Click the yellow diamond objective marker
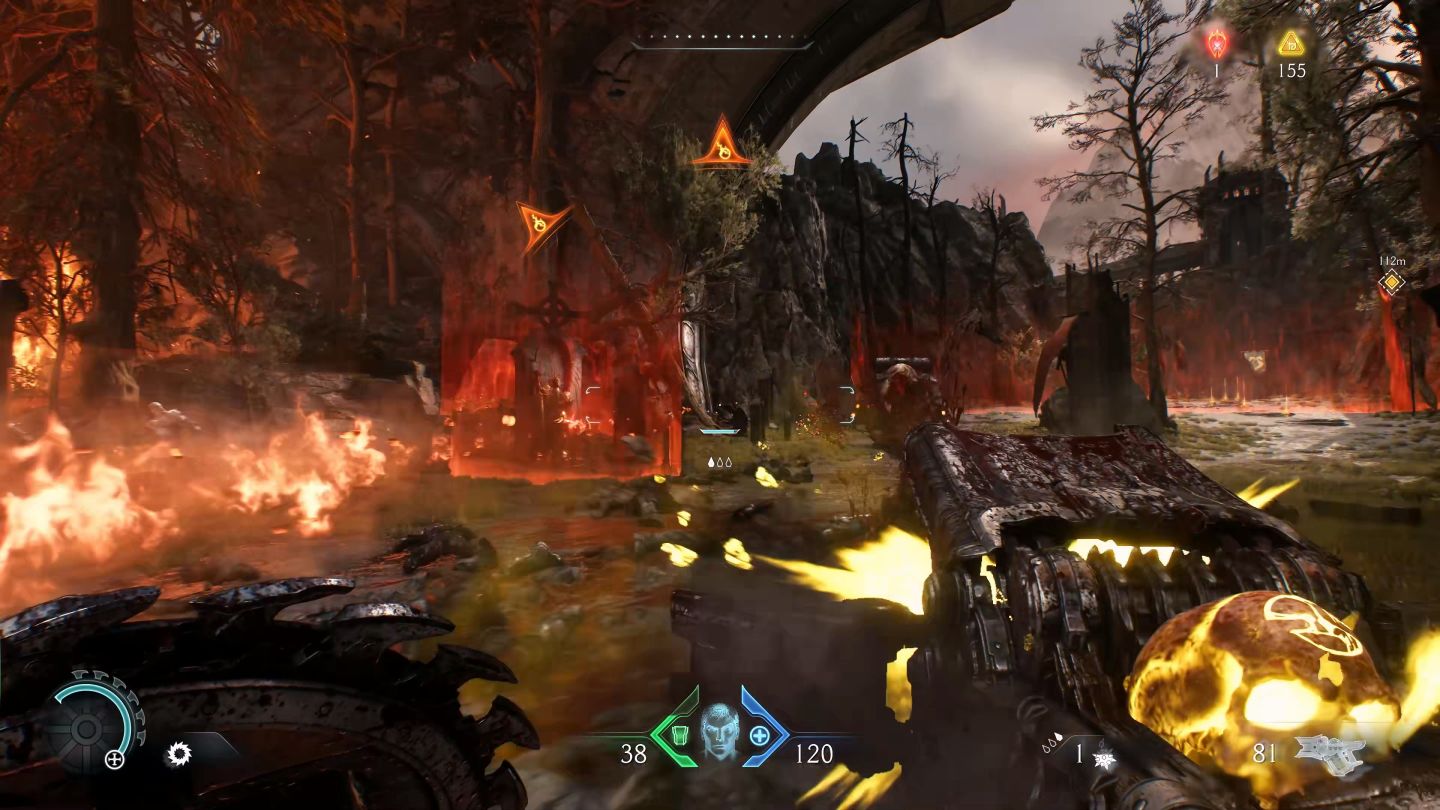 (1390, 282)
